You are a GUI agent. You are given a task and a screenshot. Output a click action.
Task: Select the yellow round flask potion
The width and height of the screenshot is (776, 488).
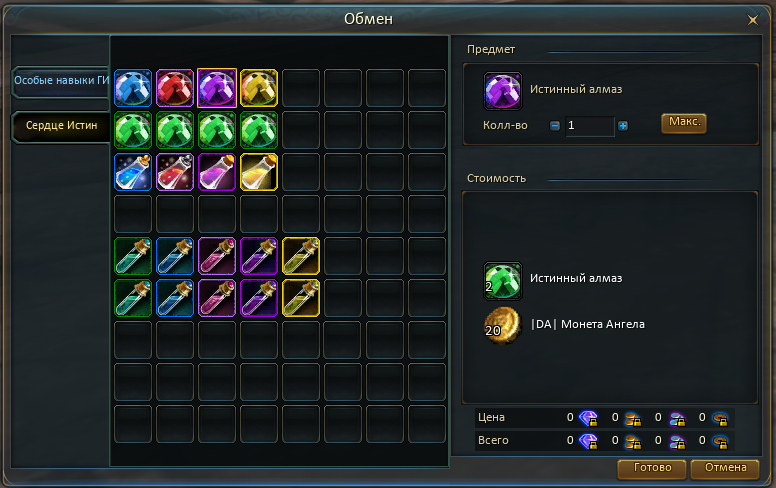point(259,172)
